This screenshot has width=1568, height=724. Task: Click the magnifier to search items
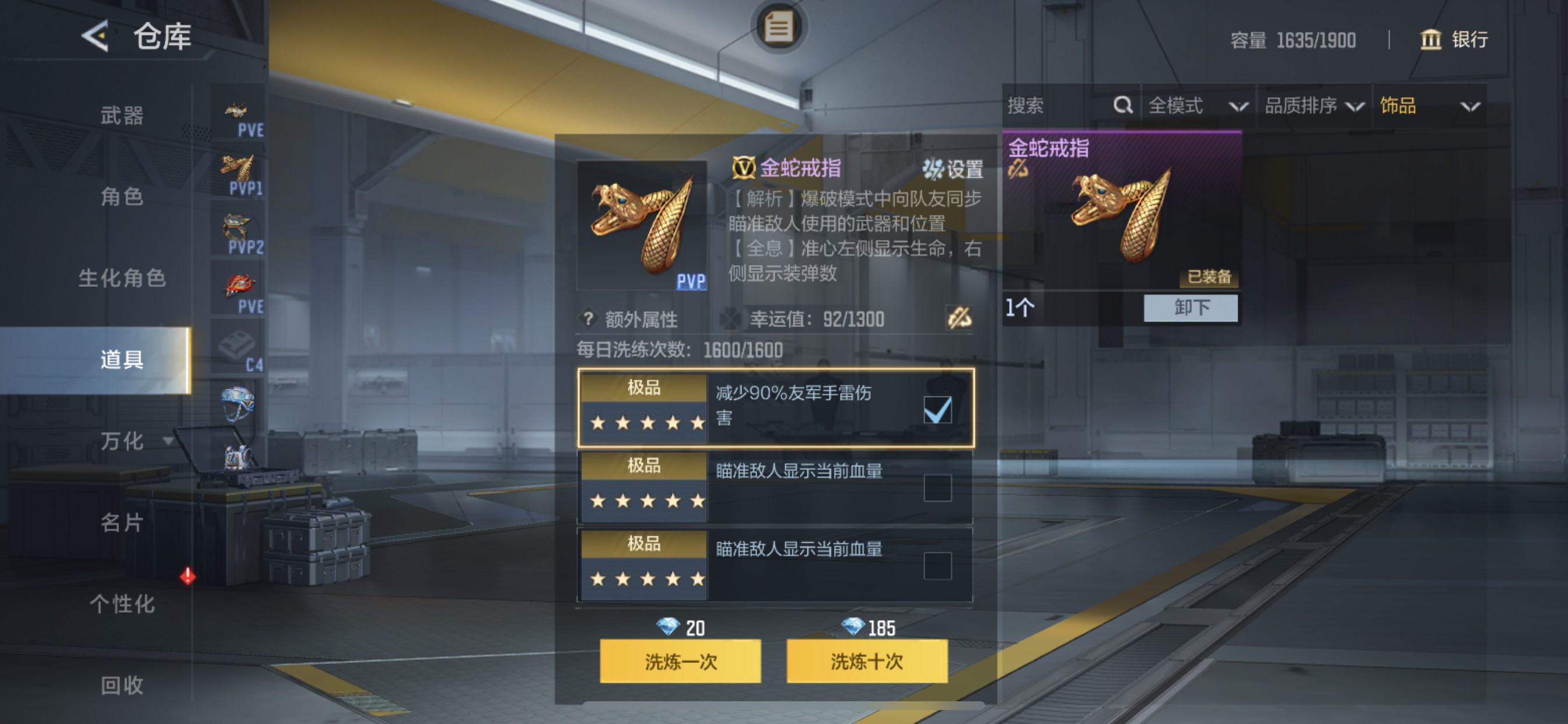coord(1122,106)
